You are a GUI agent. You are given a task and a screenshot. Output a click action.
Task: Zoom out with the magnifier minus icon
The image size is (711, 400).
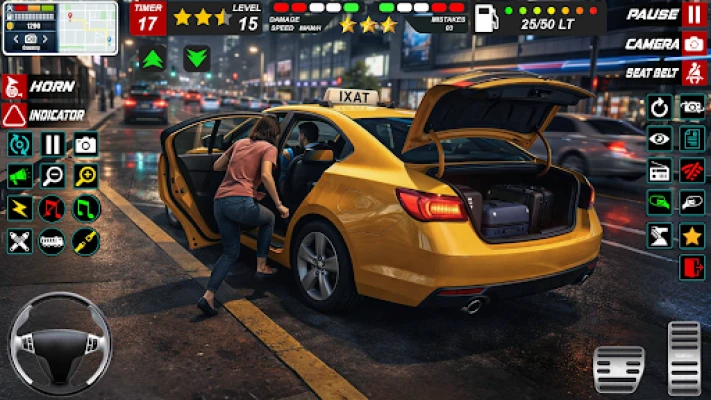[x=53, y=176]
